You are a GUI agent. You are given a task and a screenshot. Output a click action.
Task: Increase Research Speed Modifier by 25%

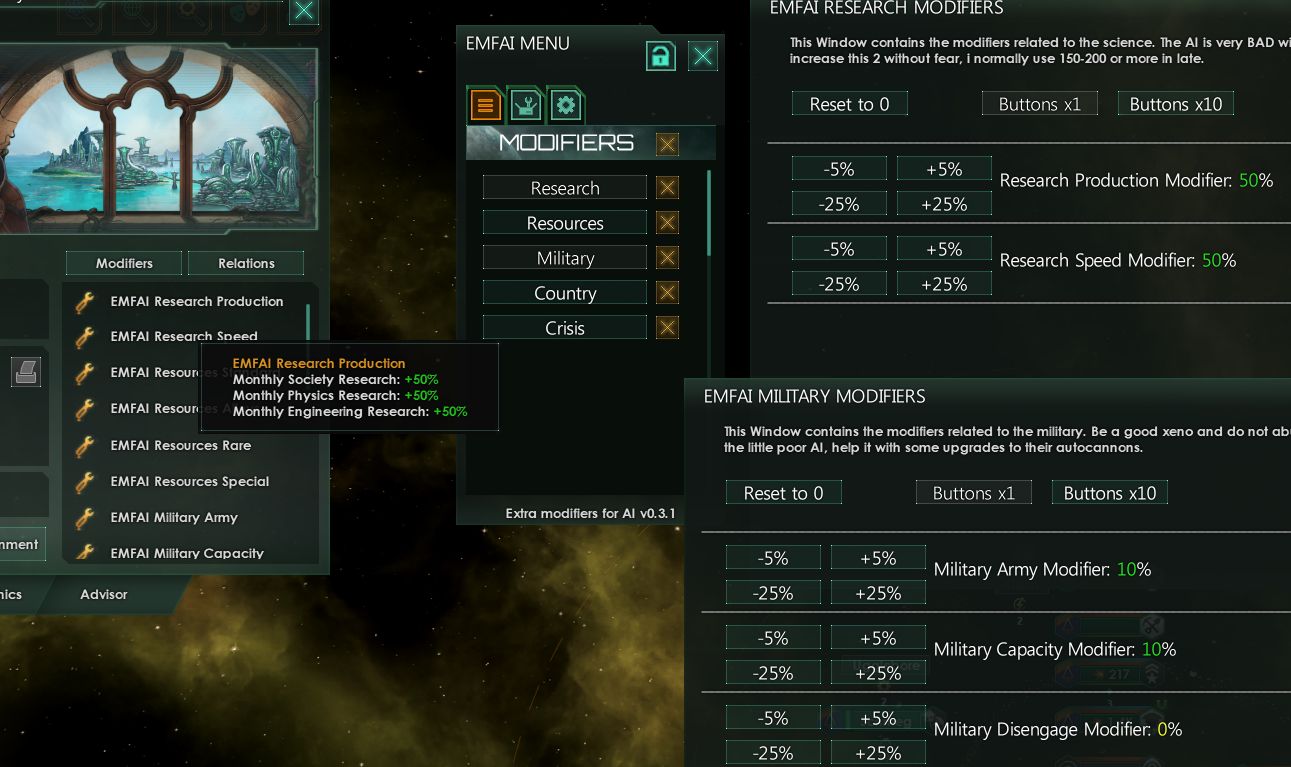(943, 283)
